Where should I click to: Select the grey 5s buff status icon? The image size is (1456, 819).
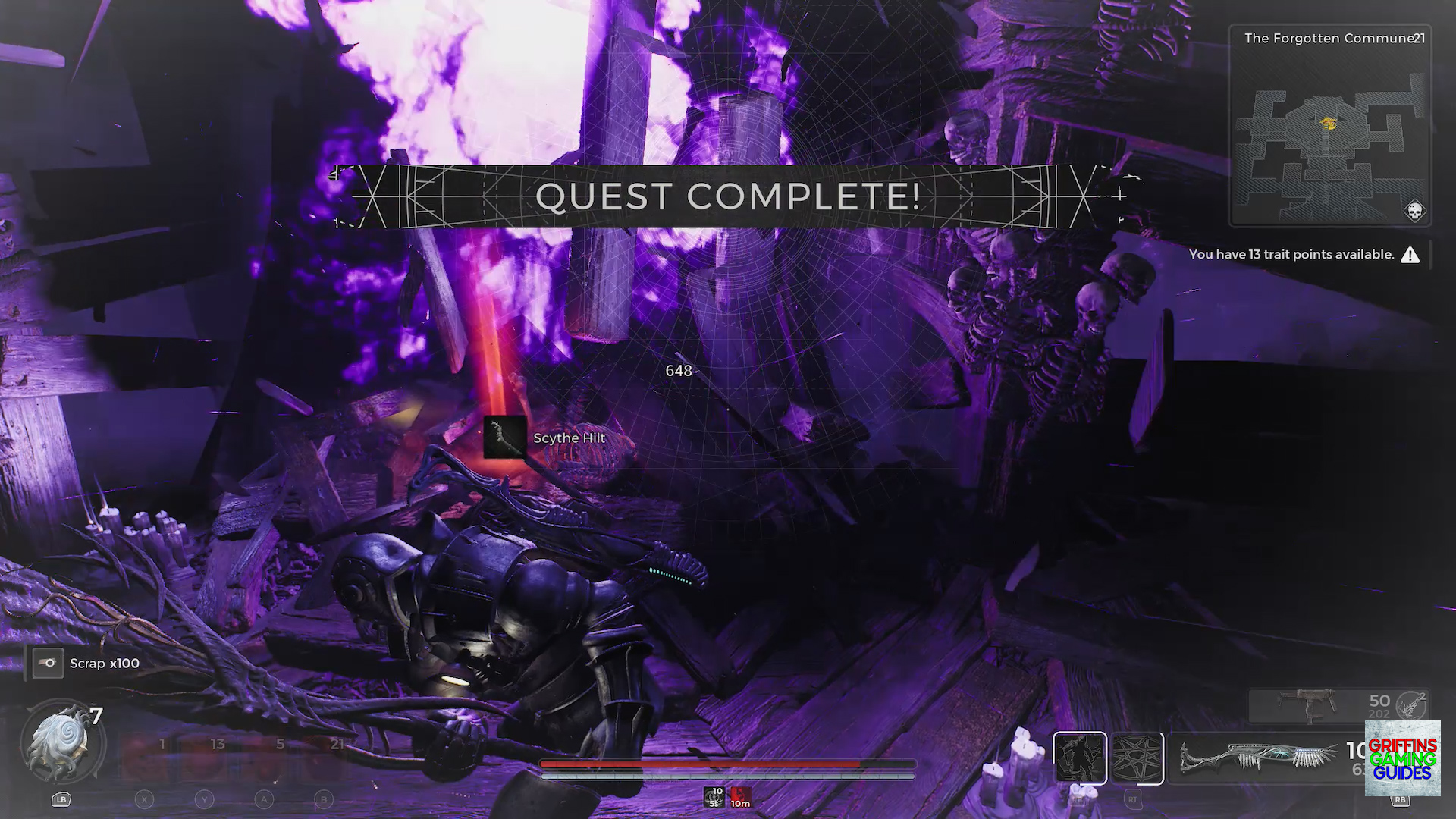click(714, 796)
